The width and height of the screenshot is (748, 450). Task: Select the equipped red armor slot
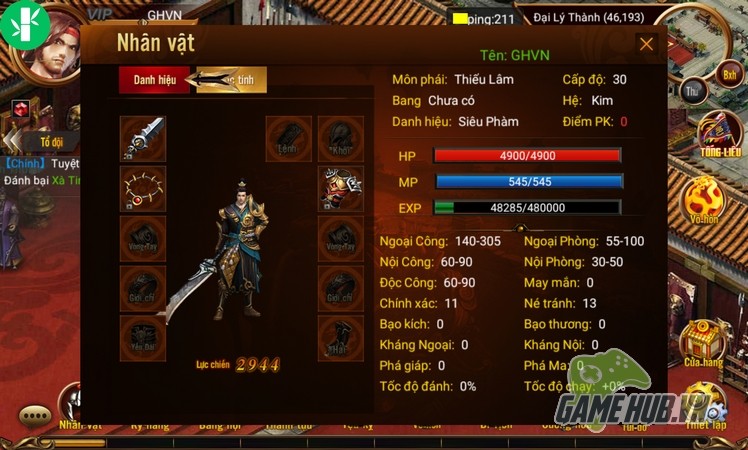click(x=340, y=187)
